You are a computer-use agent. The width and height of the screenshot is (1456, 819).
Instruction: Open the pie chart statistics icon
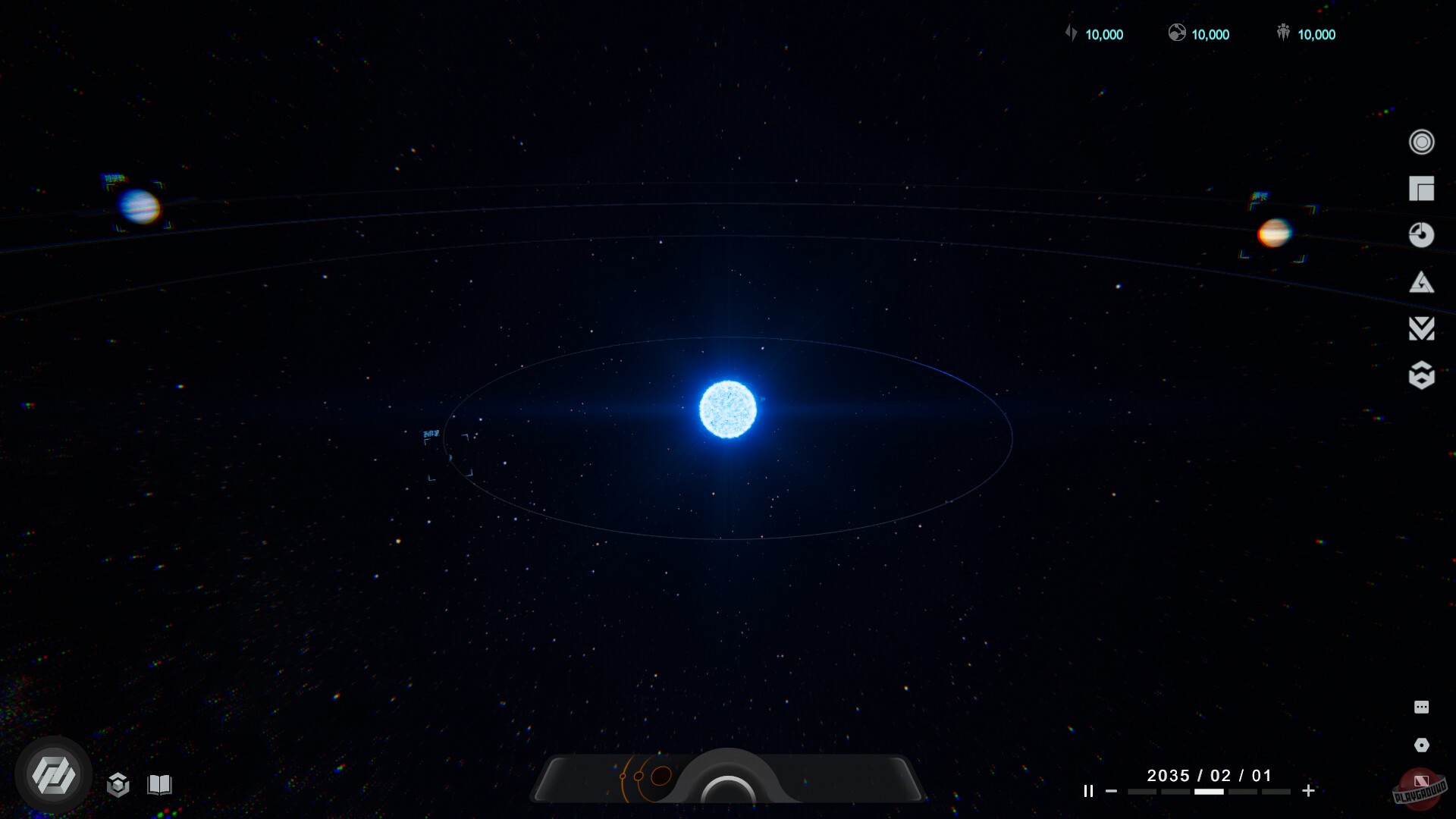pyautogui.click(x=1423, y=235)
